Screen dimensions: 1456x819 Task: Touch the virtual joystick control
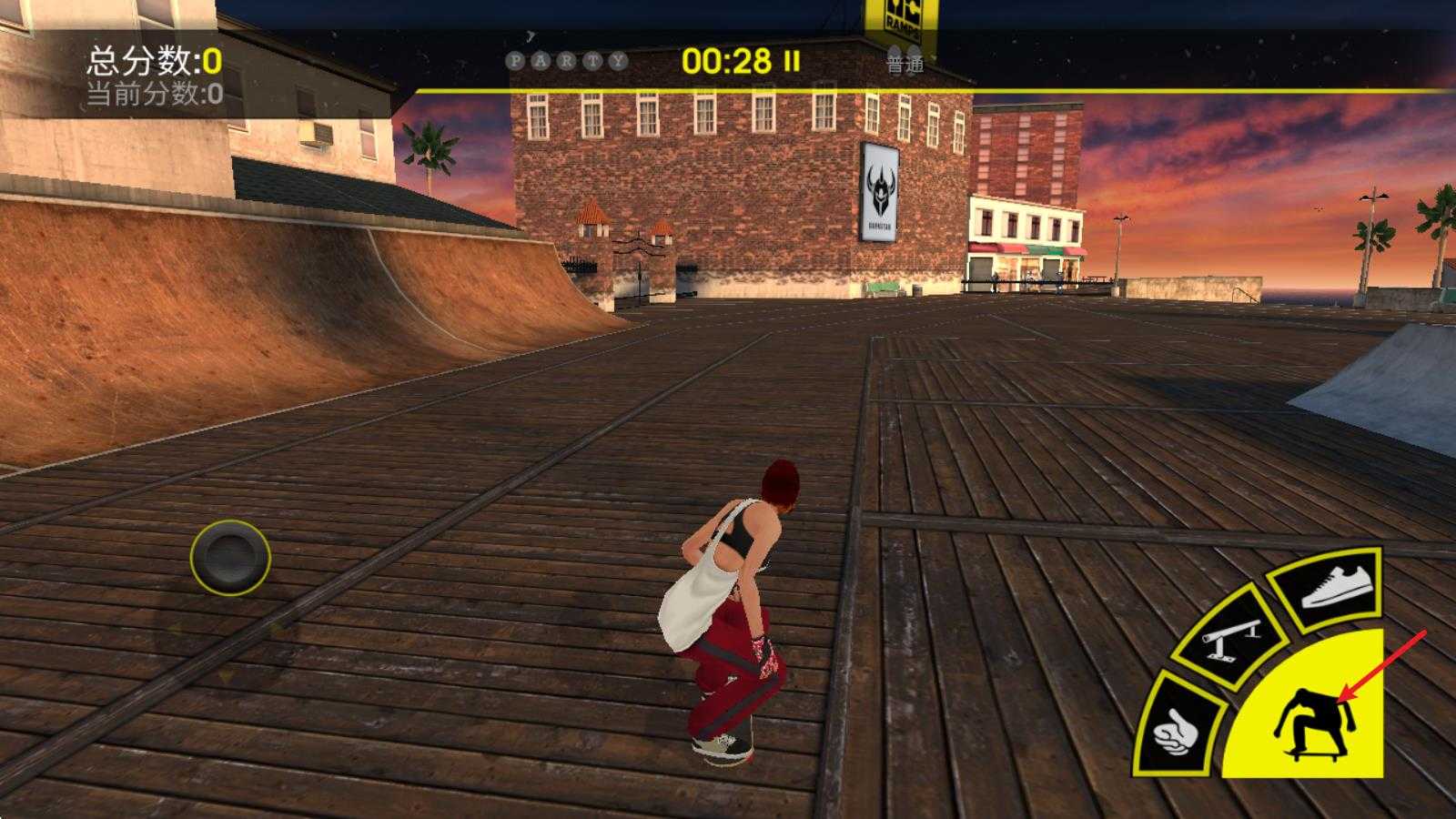tap(230, 557)
